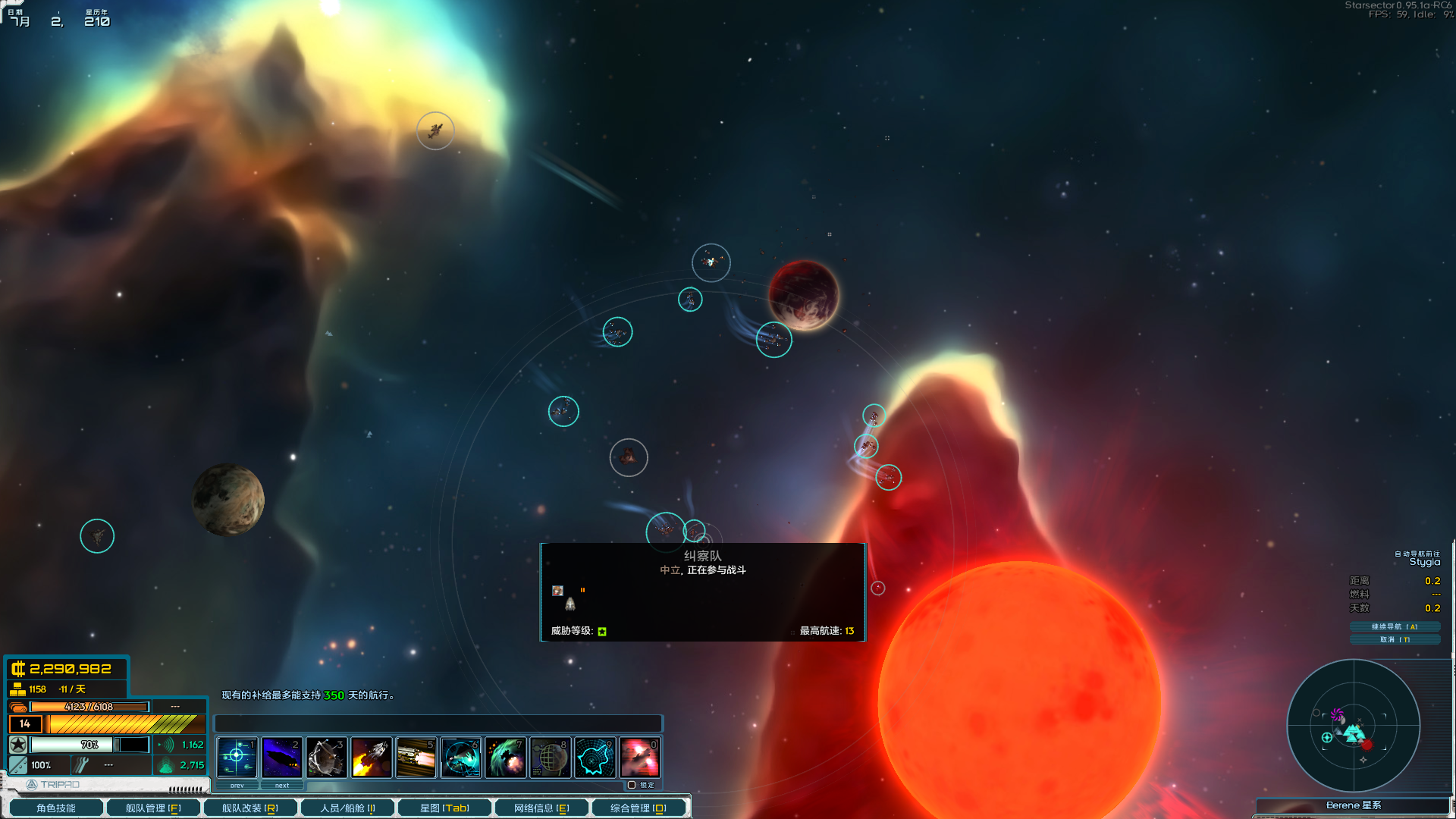This screenshot has height=819, width=1456.
Task: Open 网络信息 intel screen
Action: coord(541,808)
